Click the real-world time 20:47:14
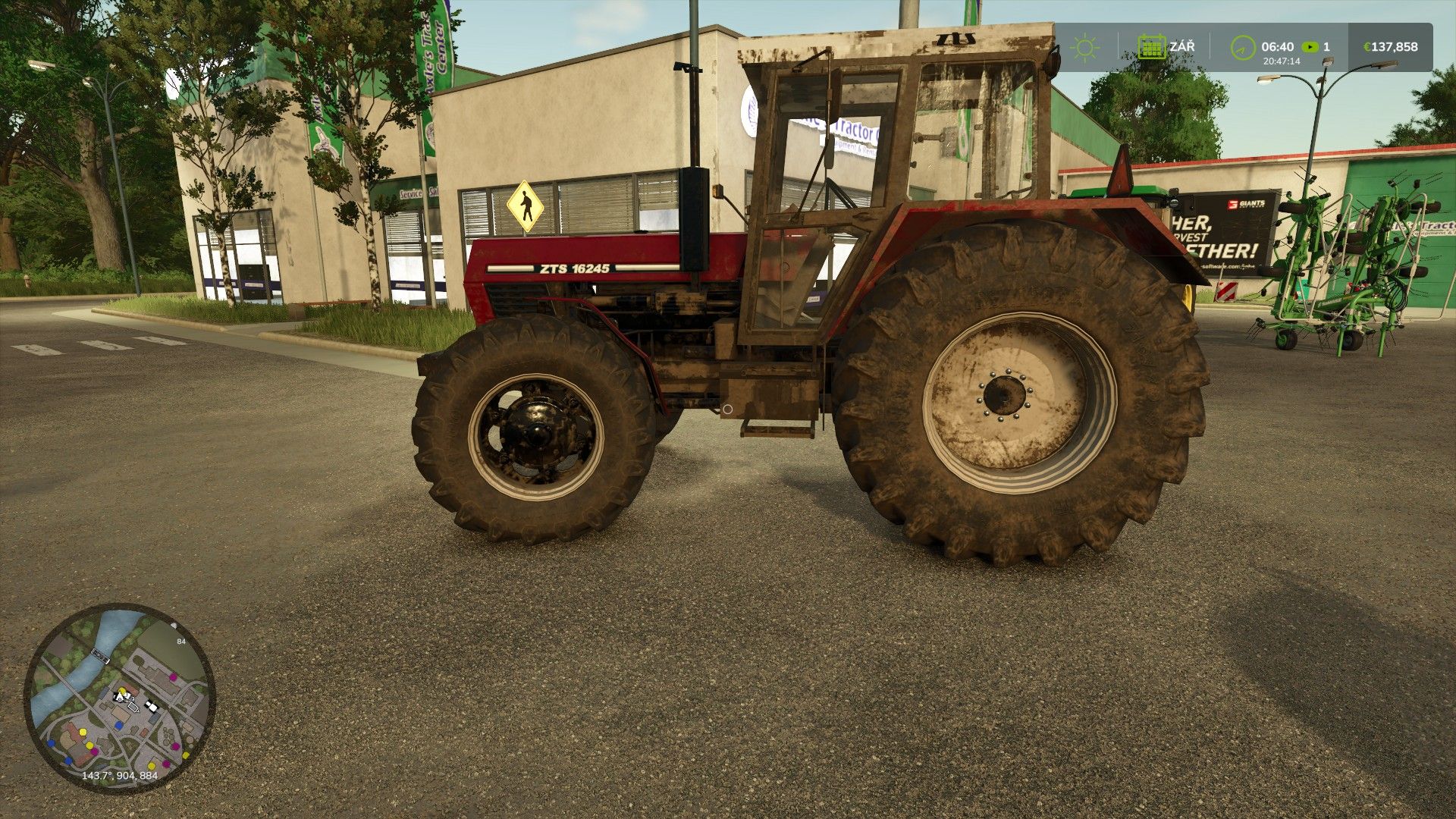 [x=1281, y=61]
